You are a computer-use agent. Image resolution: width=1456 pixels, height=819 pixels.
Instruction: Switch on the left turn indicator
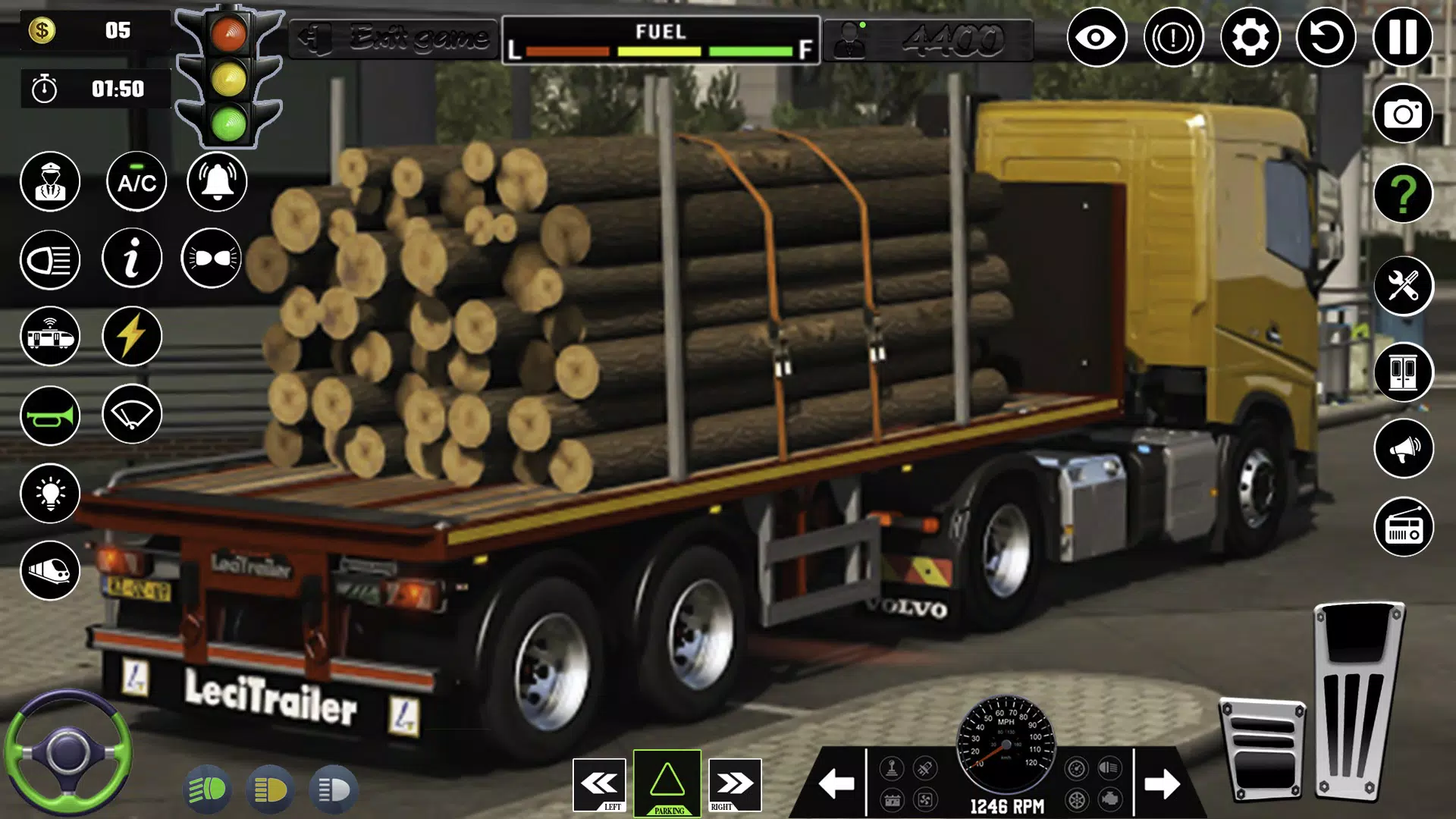(599, 784)
